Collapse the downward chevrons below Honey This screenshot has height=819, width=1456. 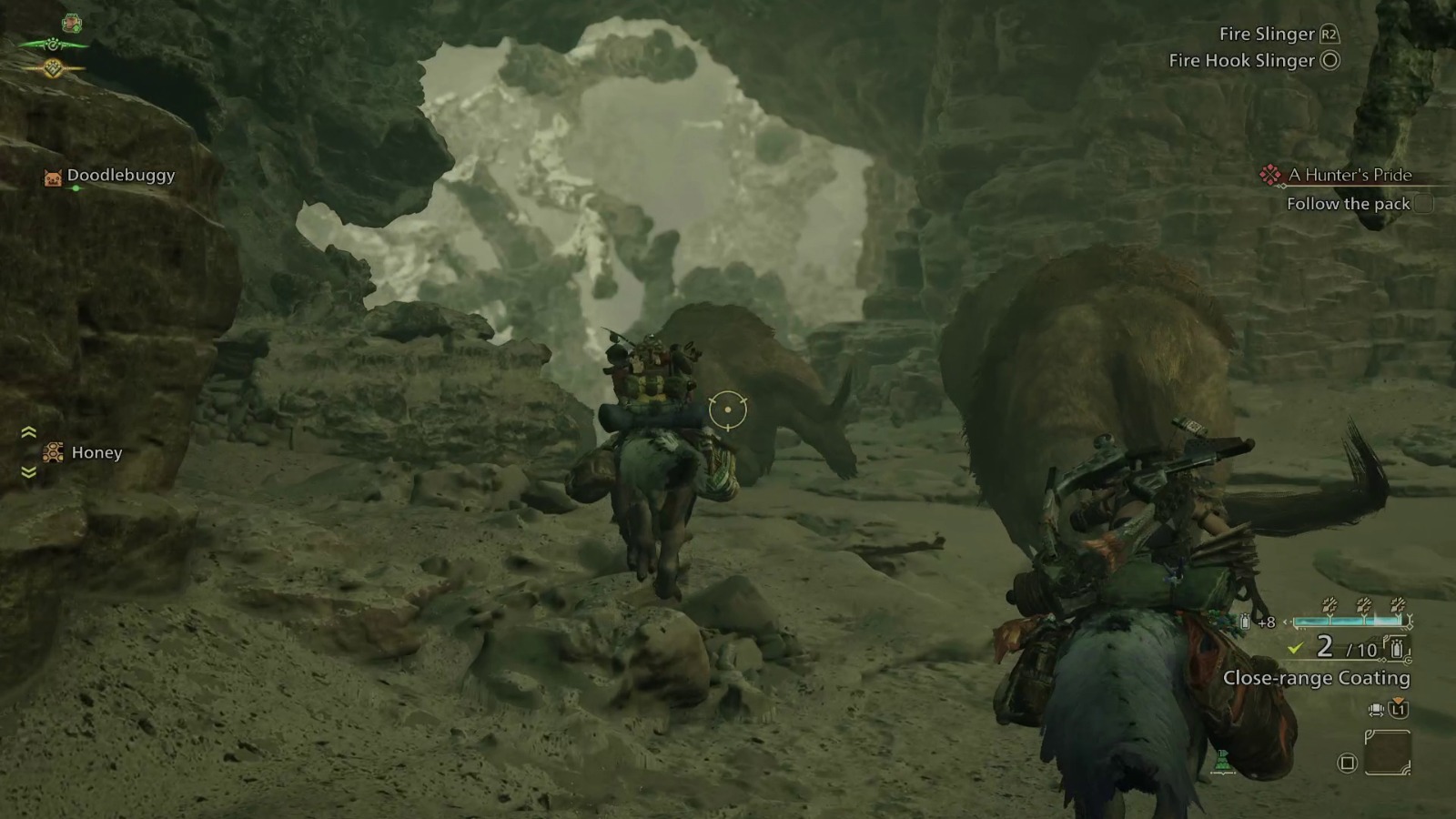[x=28, y=472]
